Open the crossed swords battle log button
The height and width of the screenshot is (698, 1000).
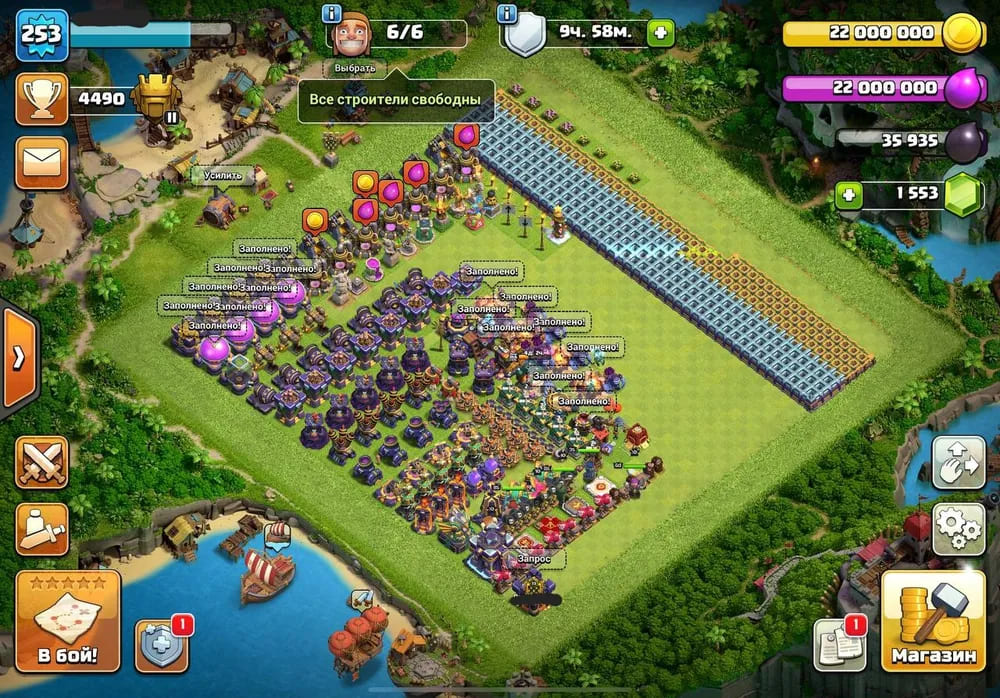42,463
